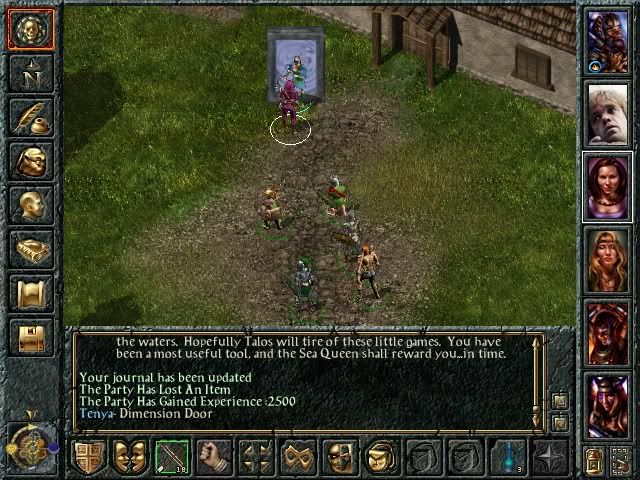The image size is (640, 480).
Task: Open inventory via the helmeted figure icon
Action: [x=30, y=160]
